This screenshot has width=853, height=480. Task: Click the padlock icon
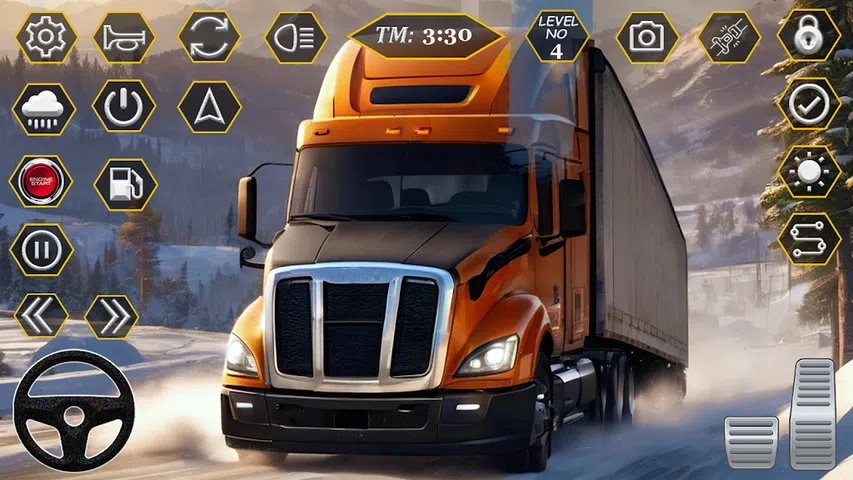coord(809,36)
